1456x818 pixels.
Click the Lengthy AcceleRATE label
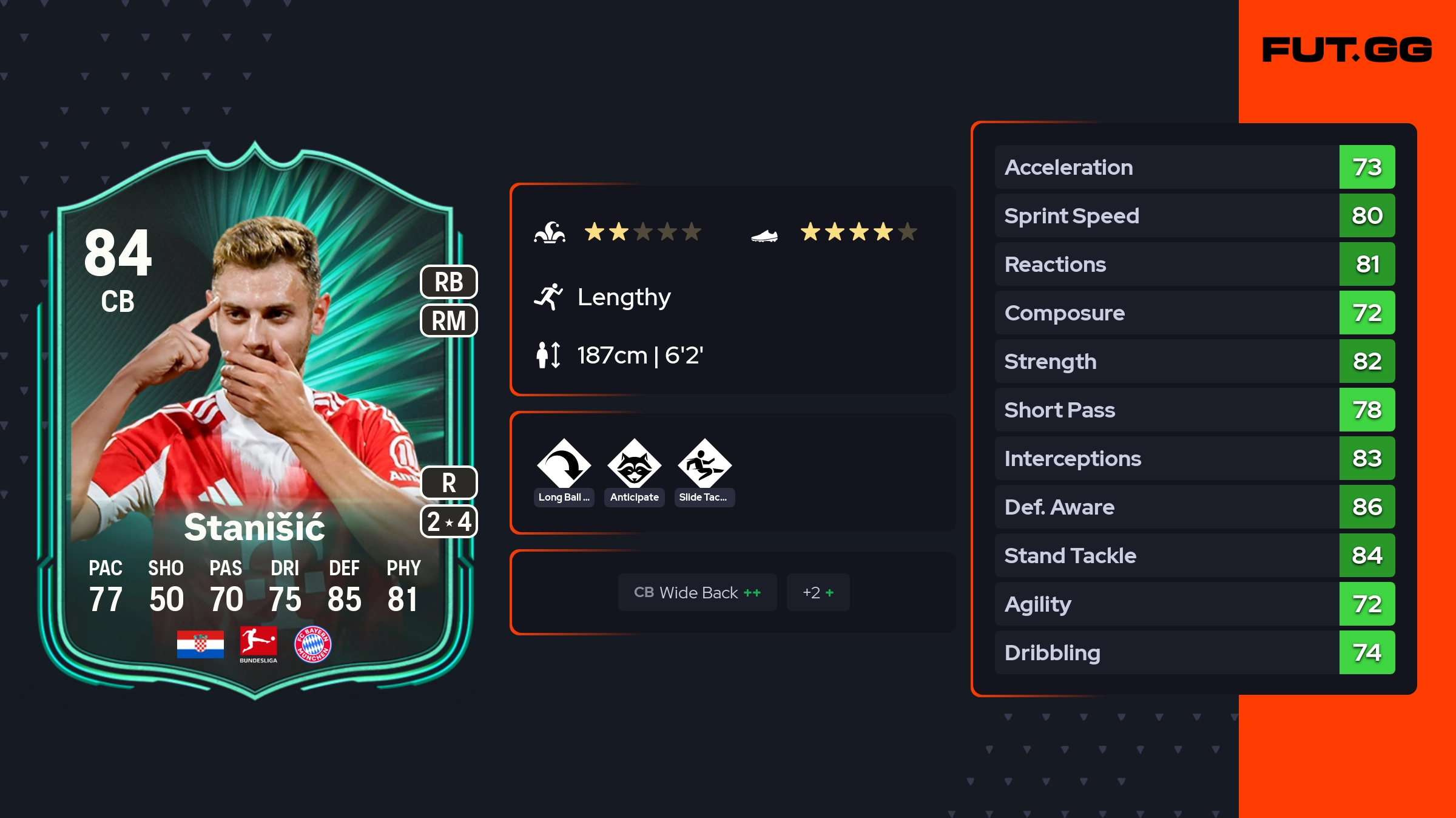[x=624, y=297]
